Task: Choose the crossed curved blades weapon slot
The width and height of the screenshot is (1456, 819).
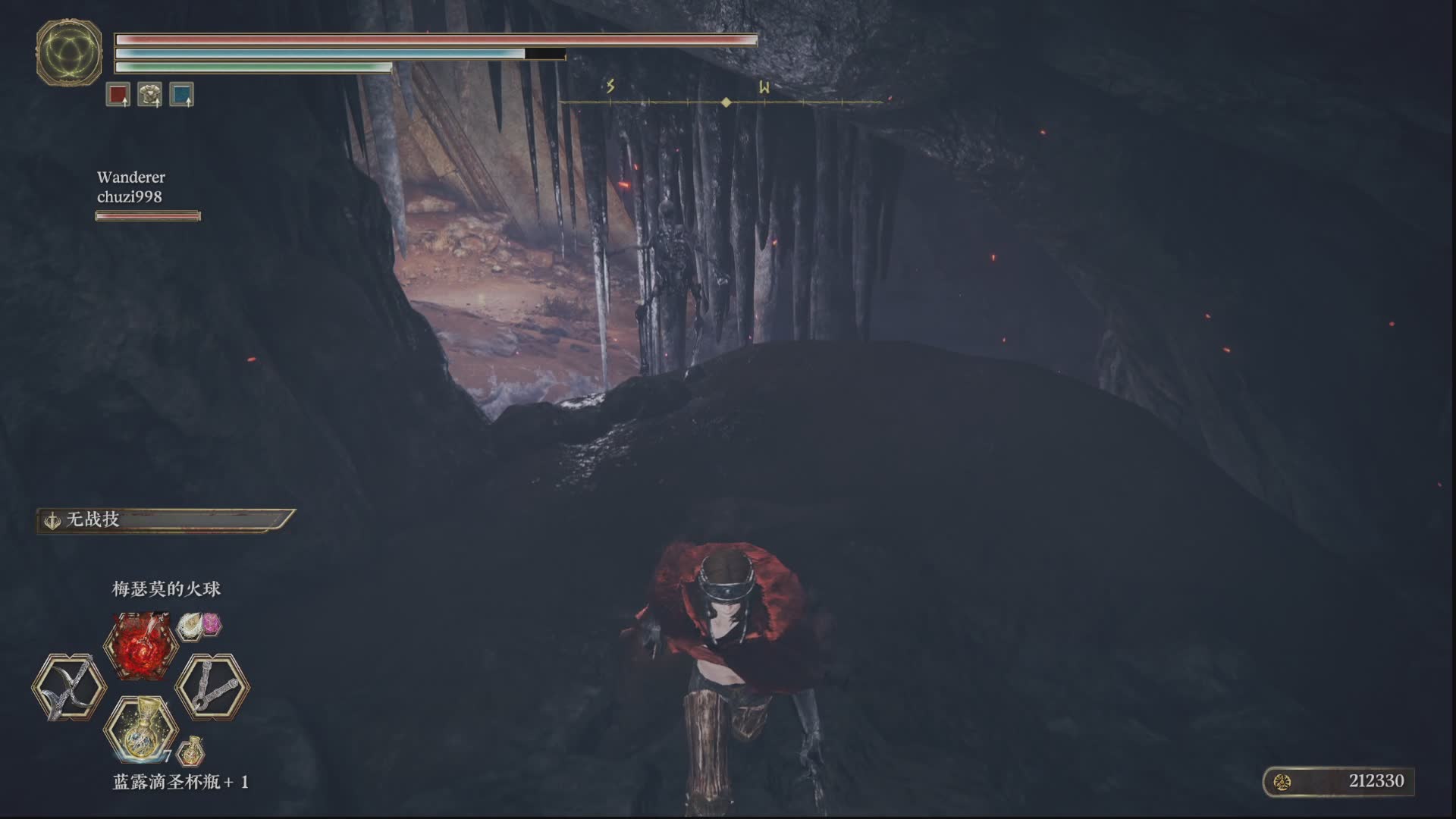Action: point(69,688)
